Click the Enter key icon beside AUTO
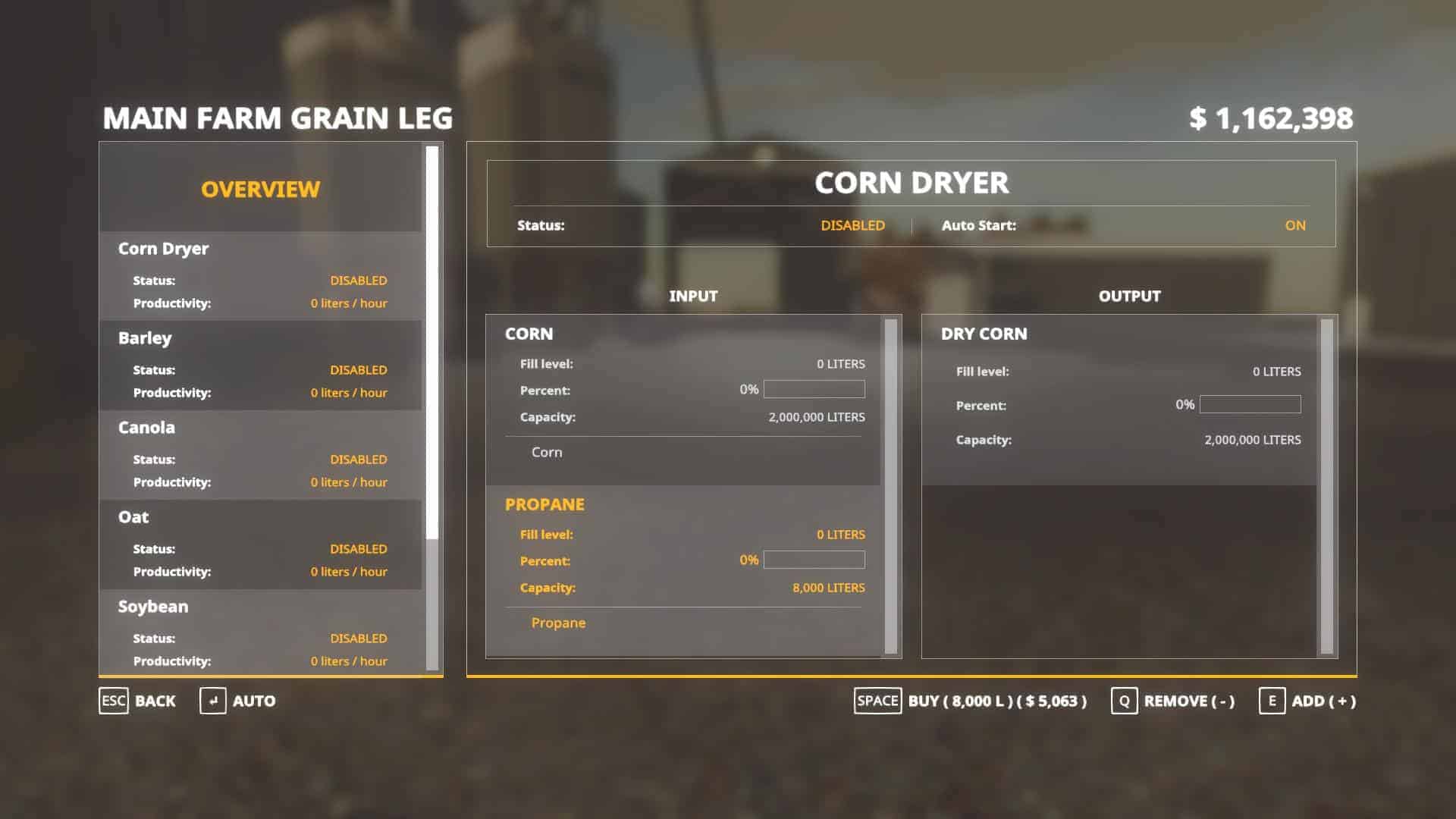Screen dimensions: 1456x819 click(215, 701)
